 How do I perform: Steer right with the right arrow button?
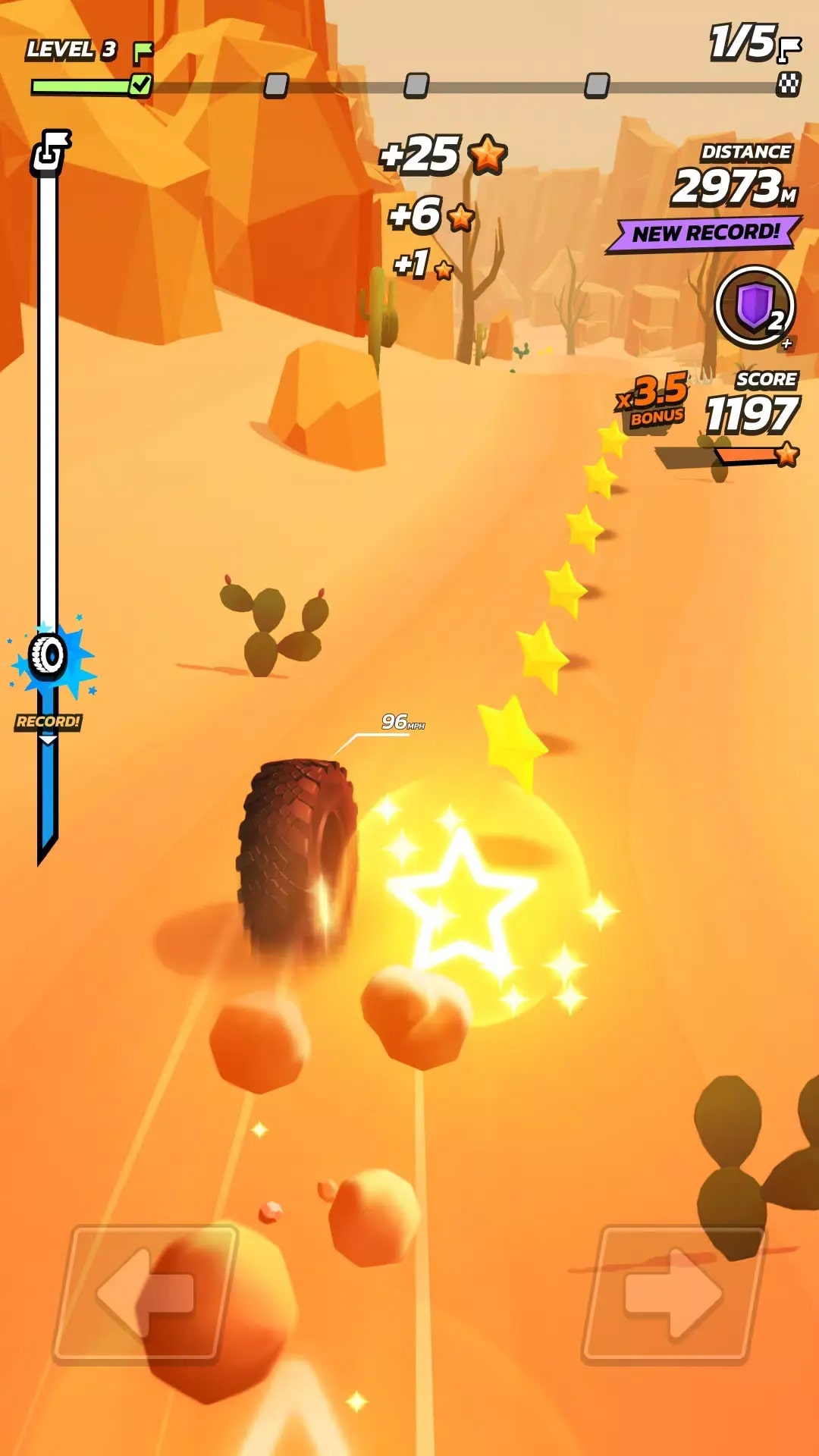(673, 1292)
